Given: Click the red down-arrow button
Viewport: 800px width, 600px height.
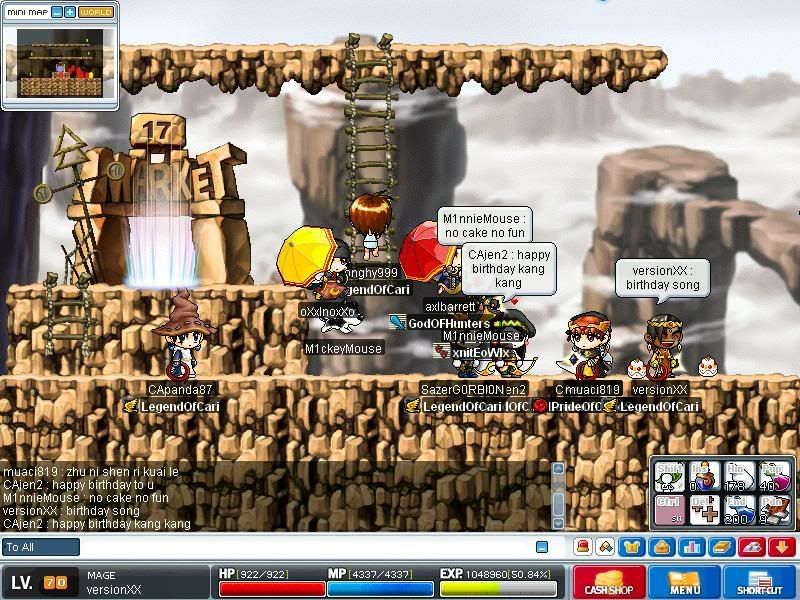Looking at the screenshot, I should [x=779, y=547].
